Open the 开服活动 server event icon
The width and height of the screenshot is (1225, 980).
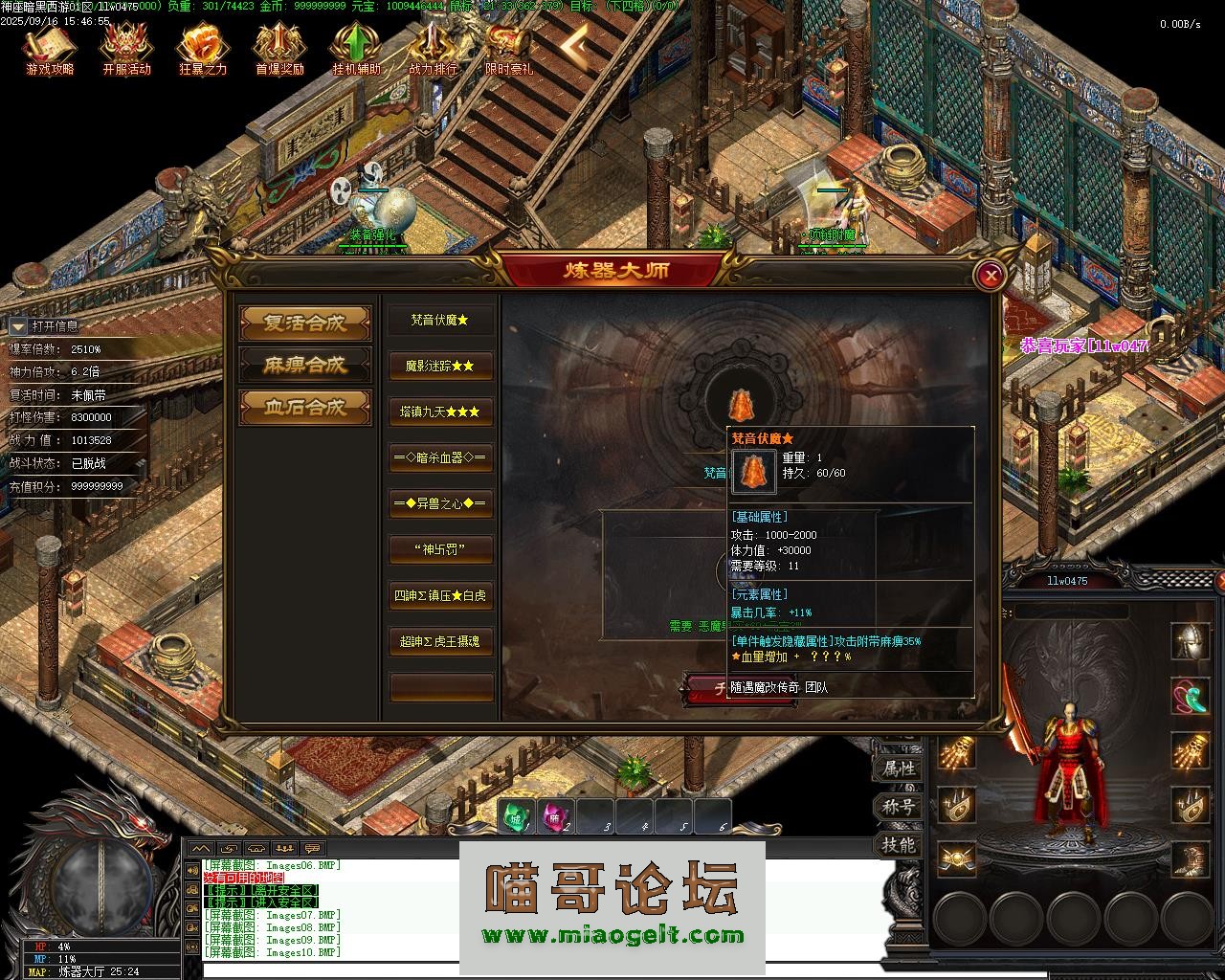(126, 48)
